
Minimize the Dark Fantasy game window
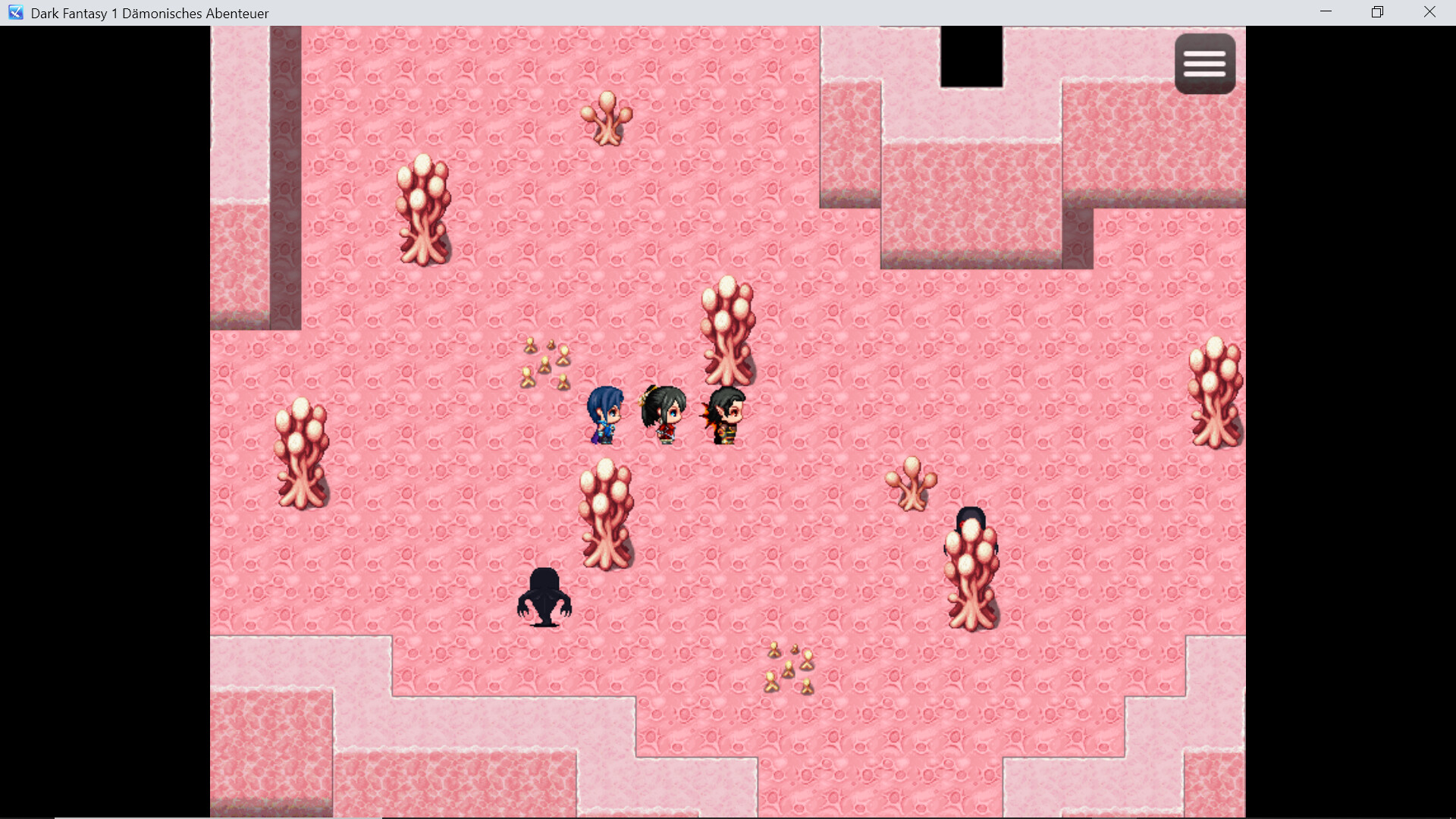[1326, 11]
